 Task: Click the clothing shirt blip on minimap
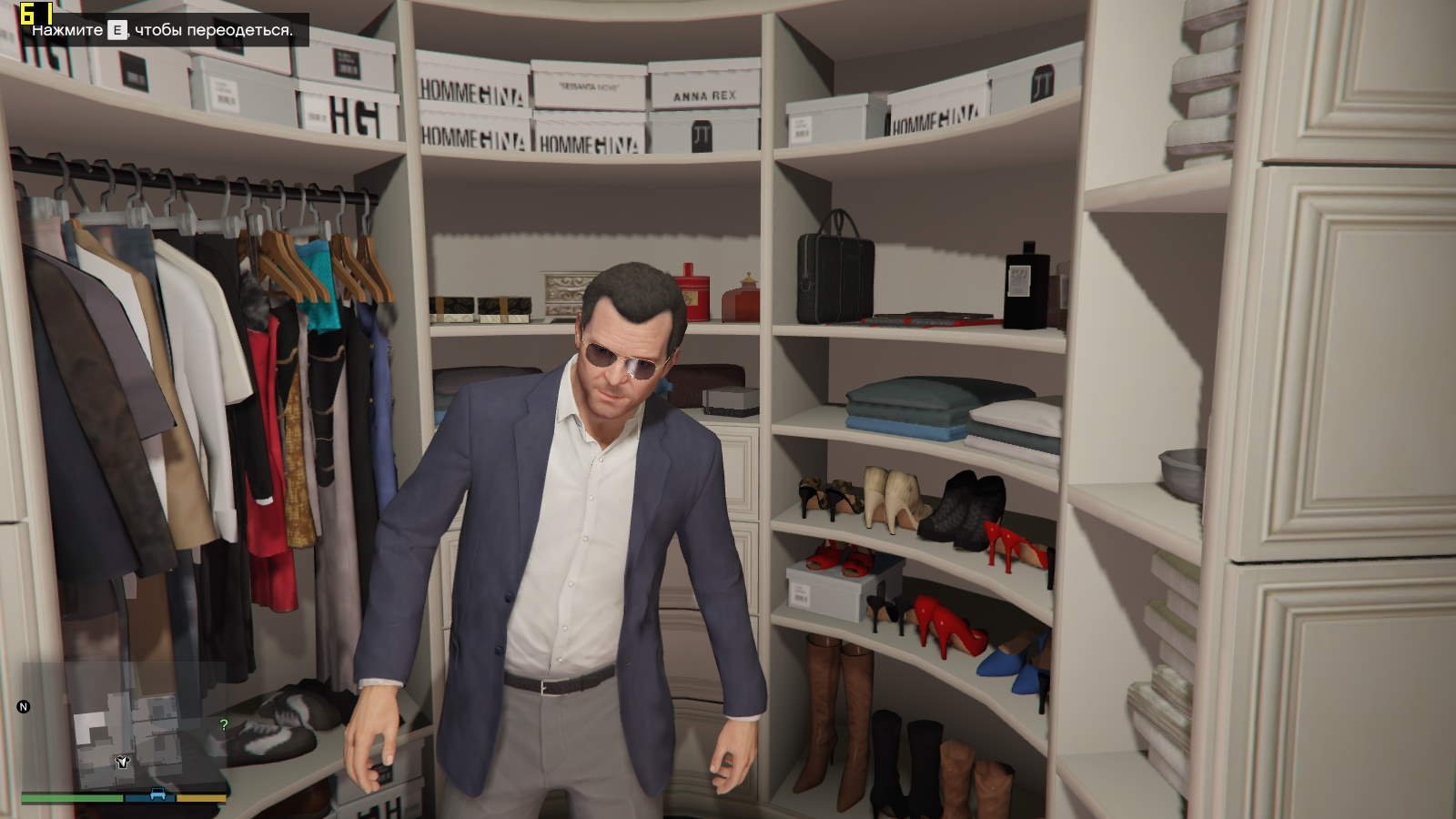(x=122, y=761)
